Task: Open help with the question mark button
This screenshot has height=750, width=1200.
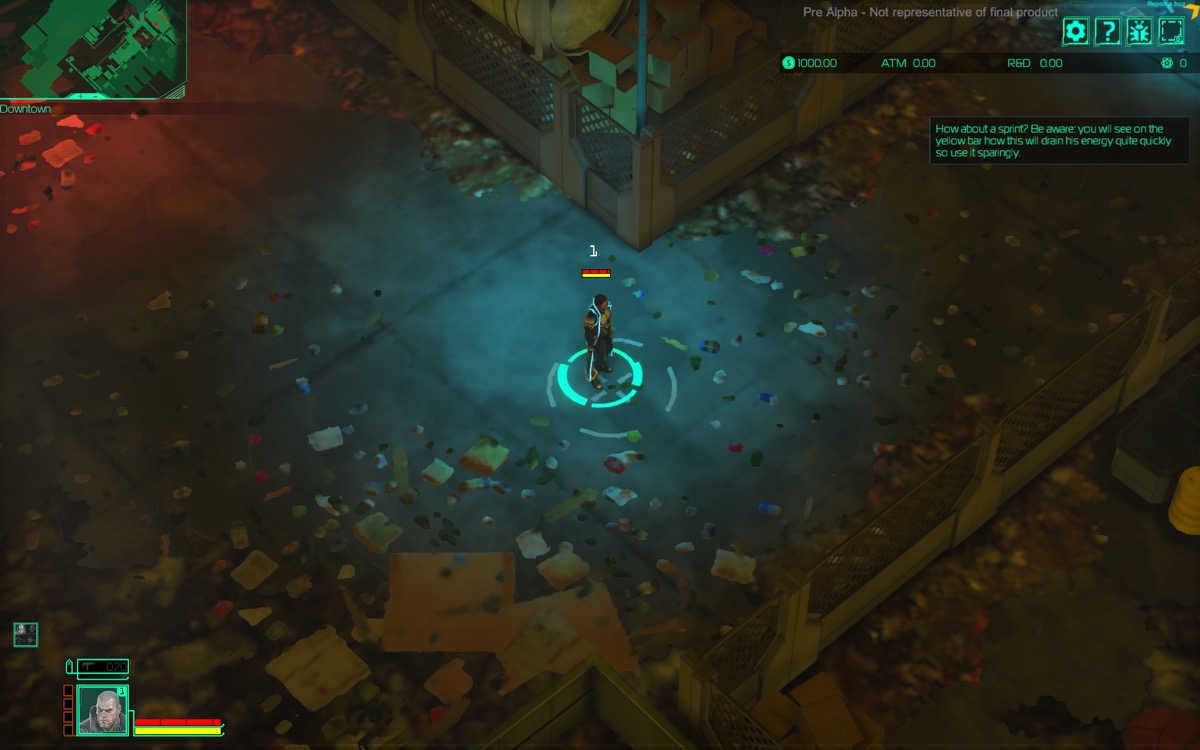Action: [x=1107, y=31]
